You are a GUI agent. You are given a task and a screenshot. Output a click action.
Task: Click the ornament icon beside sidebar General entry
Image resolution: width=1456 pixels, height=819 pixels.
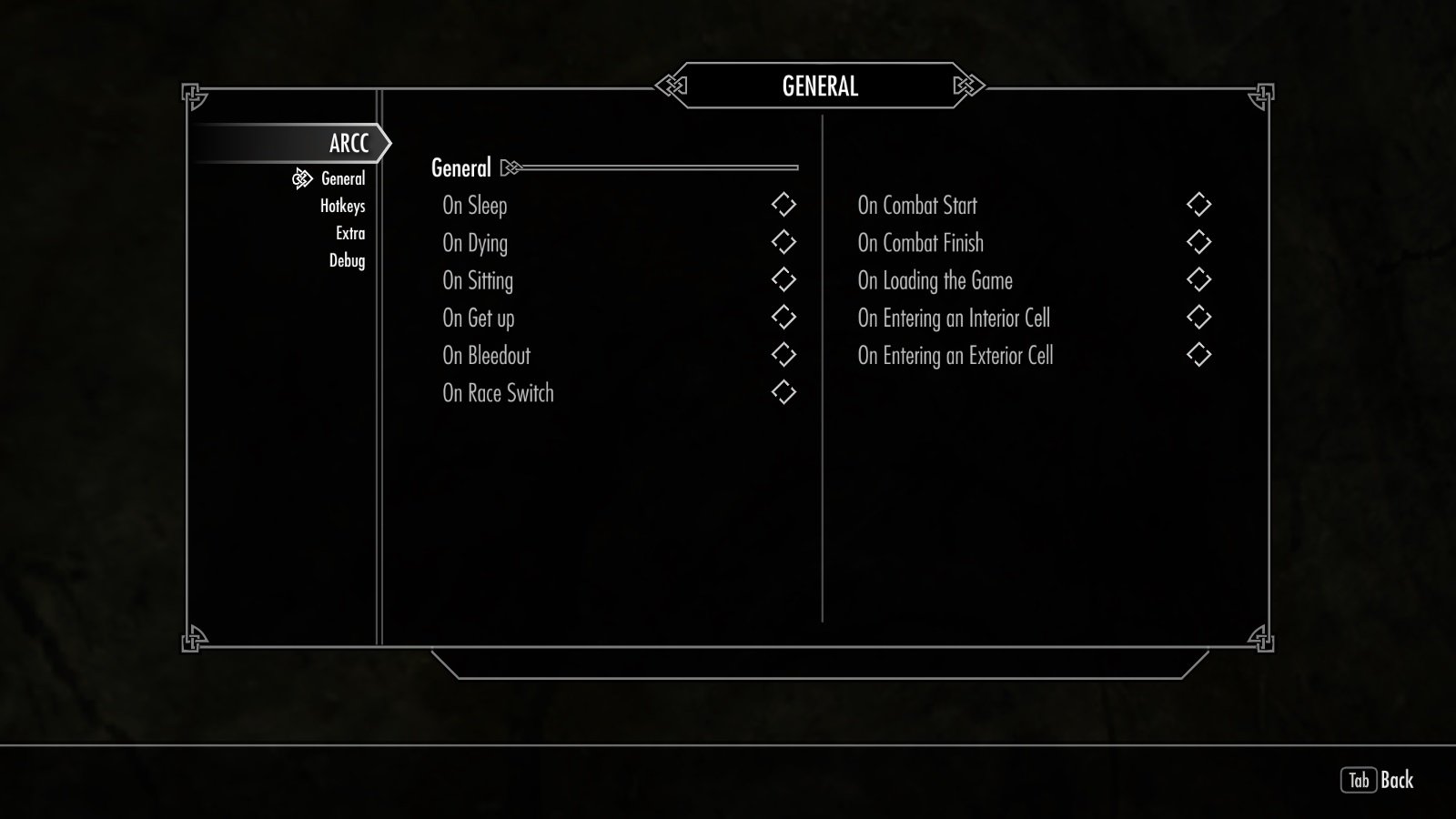[300, 178]
